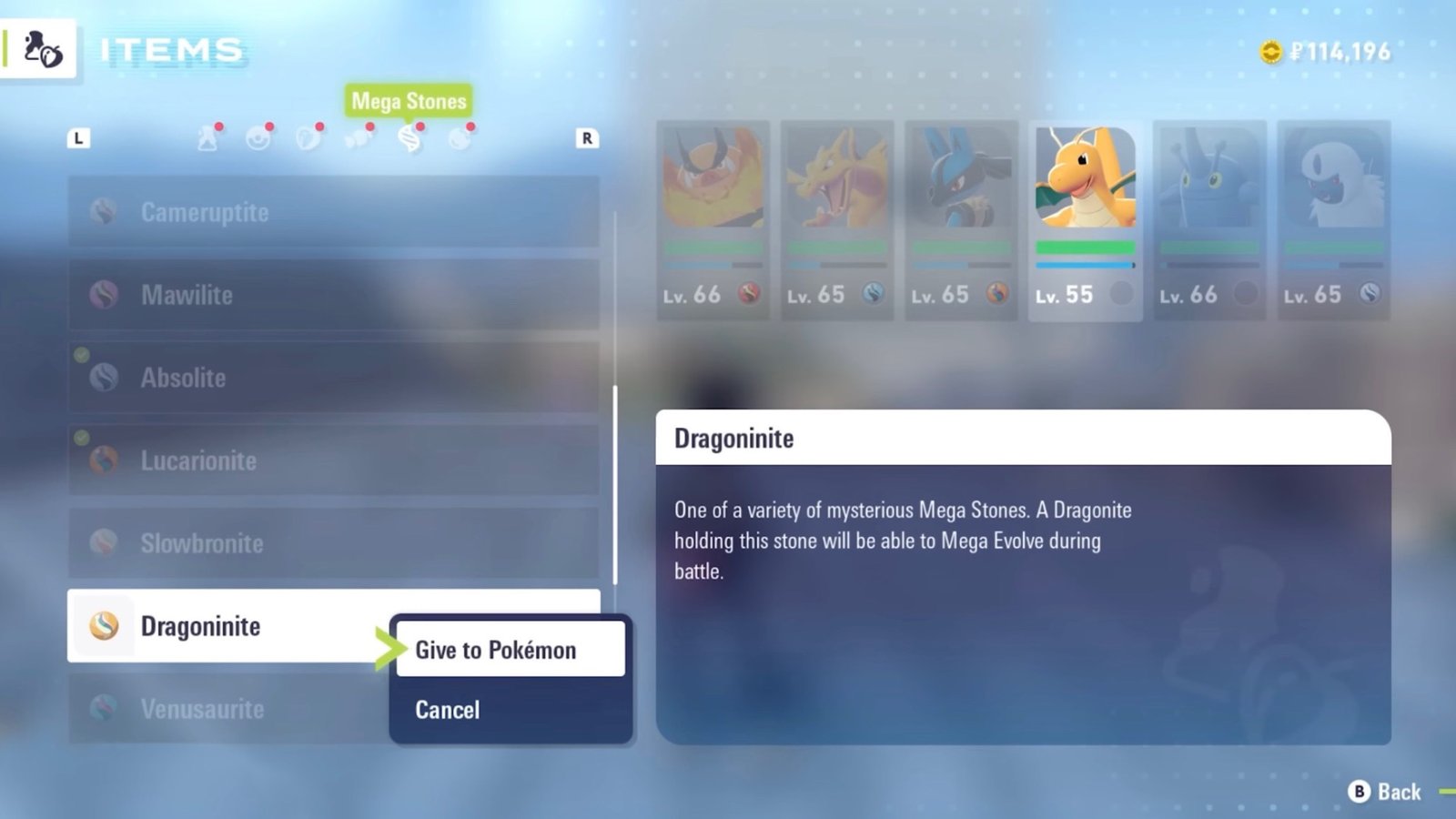
Task: Pick Absol from the party
Action: (x=1333, y=220)
